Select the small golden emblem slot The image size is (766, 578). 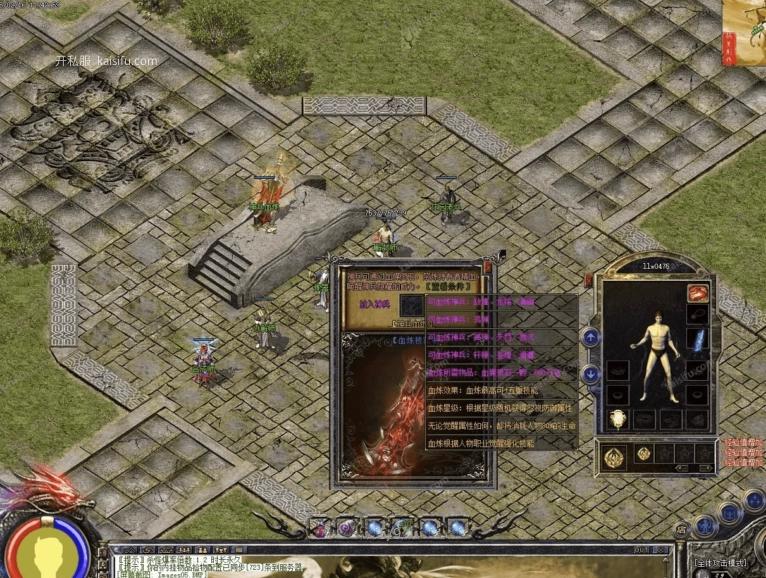[645, 455]
